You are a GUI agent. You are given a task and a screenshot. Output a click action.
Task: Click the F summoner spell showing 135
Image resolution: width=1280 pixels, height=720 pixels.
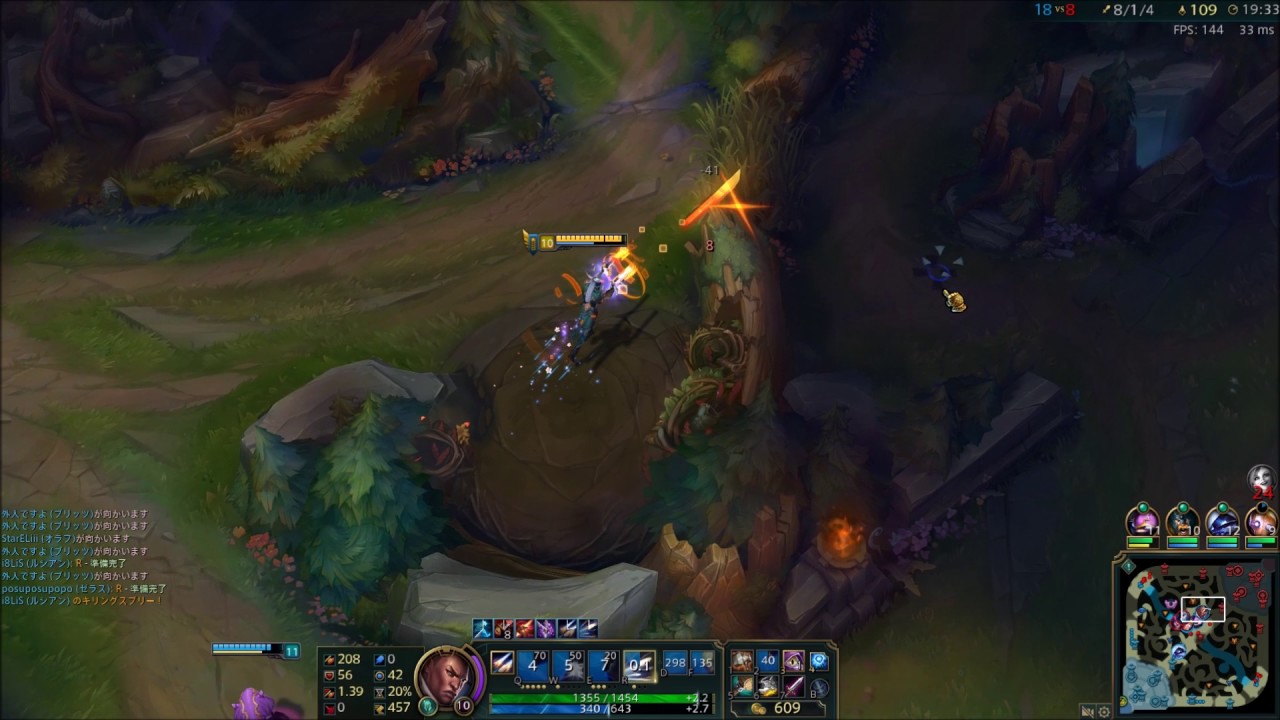click(702, 665)
